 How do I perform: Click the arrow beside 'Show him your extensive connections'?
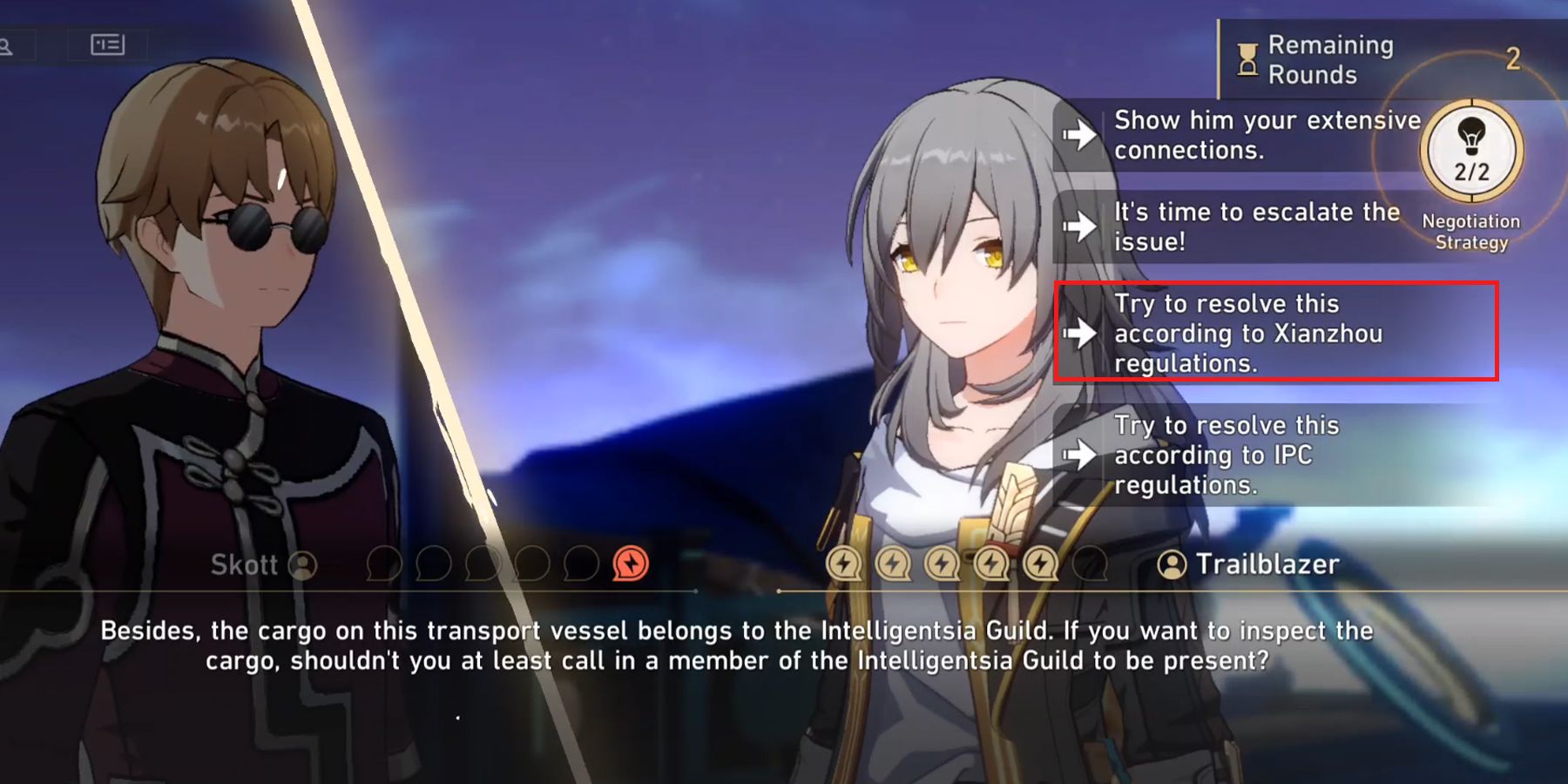coord(1080,135)
